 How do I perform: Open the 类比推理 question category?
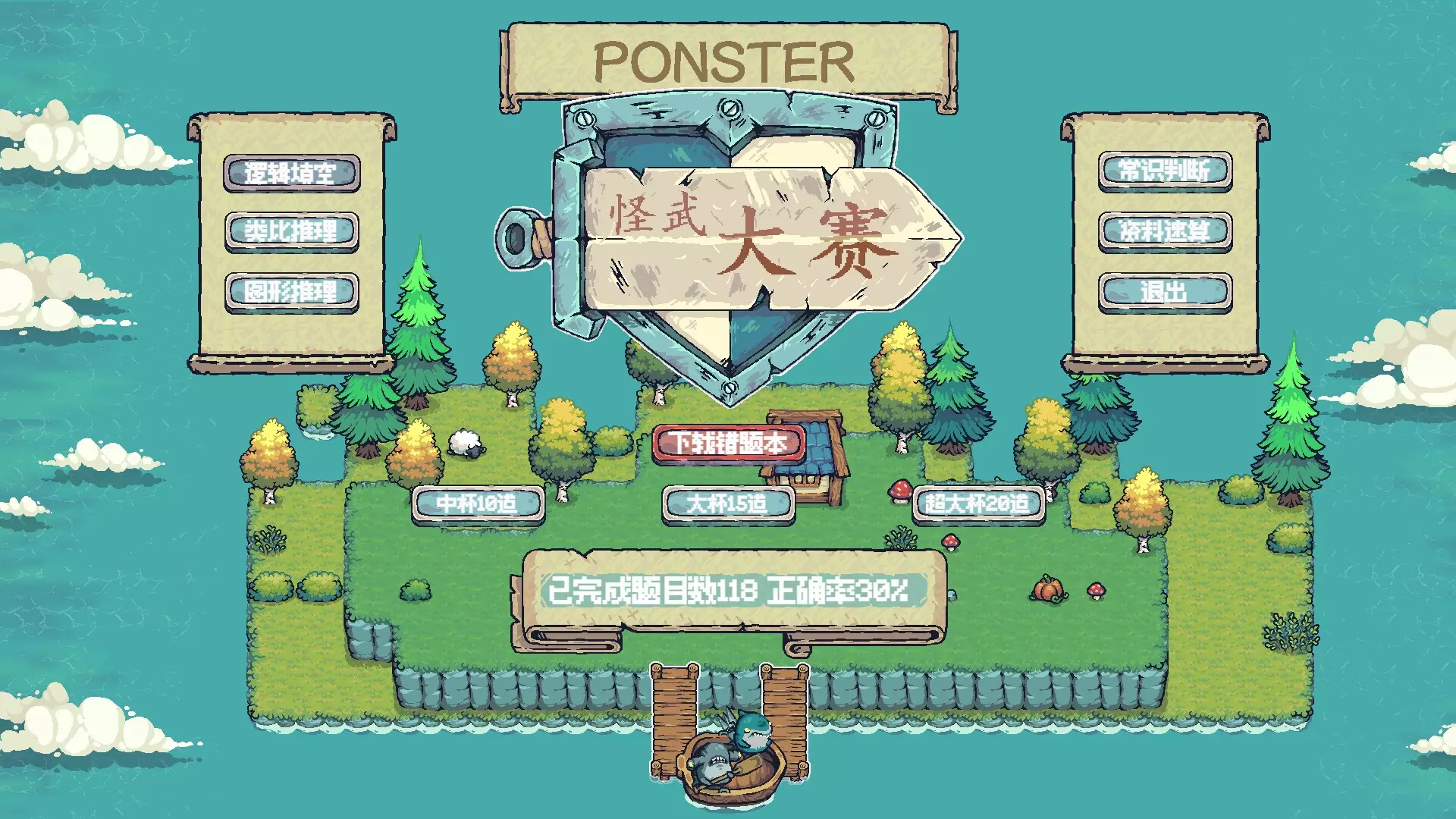pos(292,233)
